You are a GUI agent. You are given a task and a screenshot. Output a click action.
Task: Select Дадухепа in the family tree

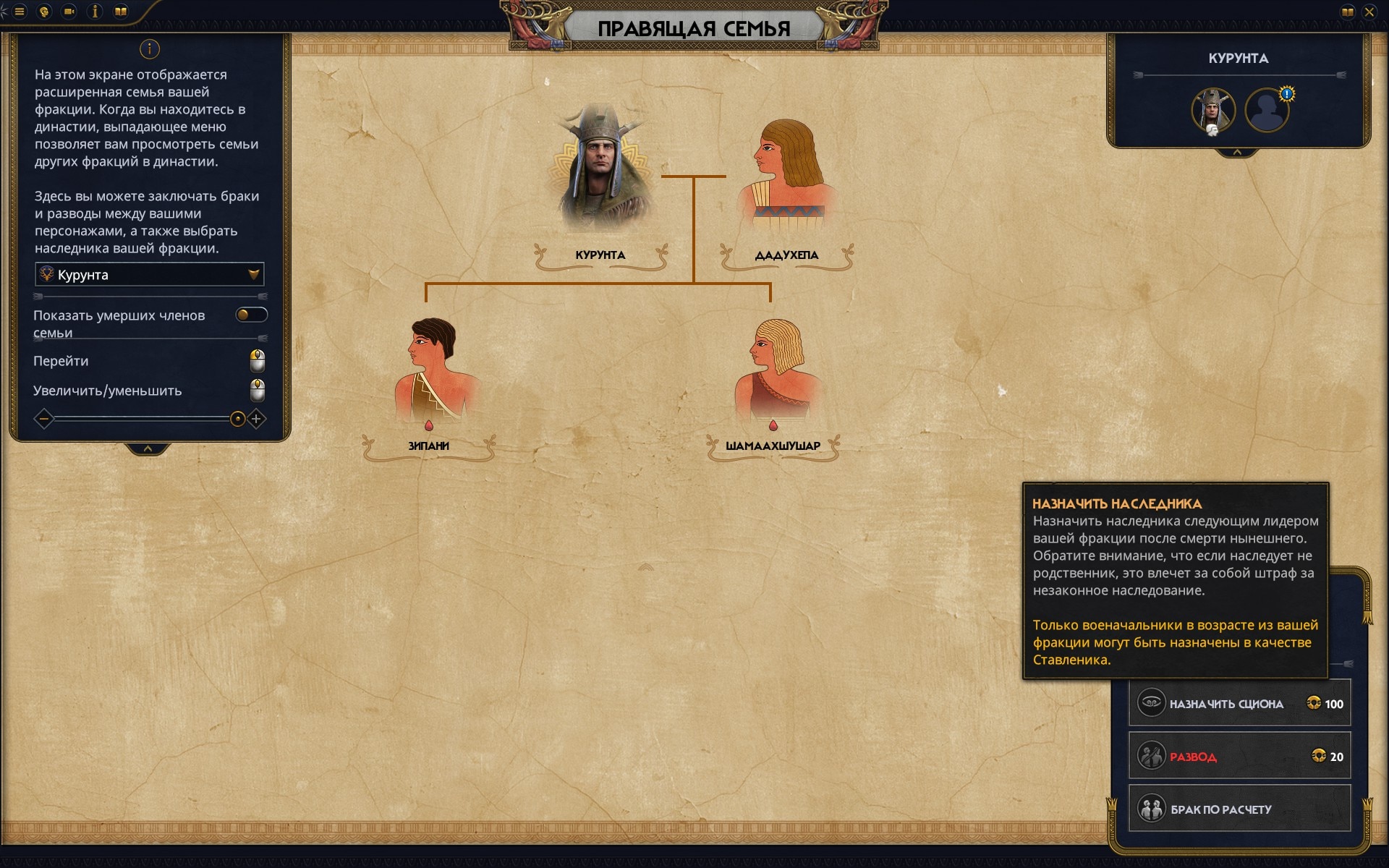[x=786, y=174]
